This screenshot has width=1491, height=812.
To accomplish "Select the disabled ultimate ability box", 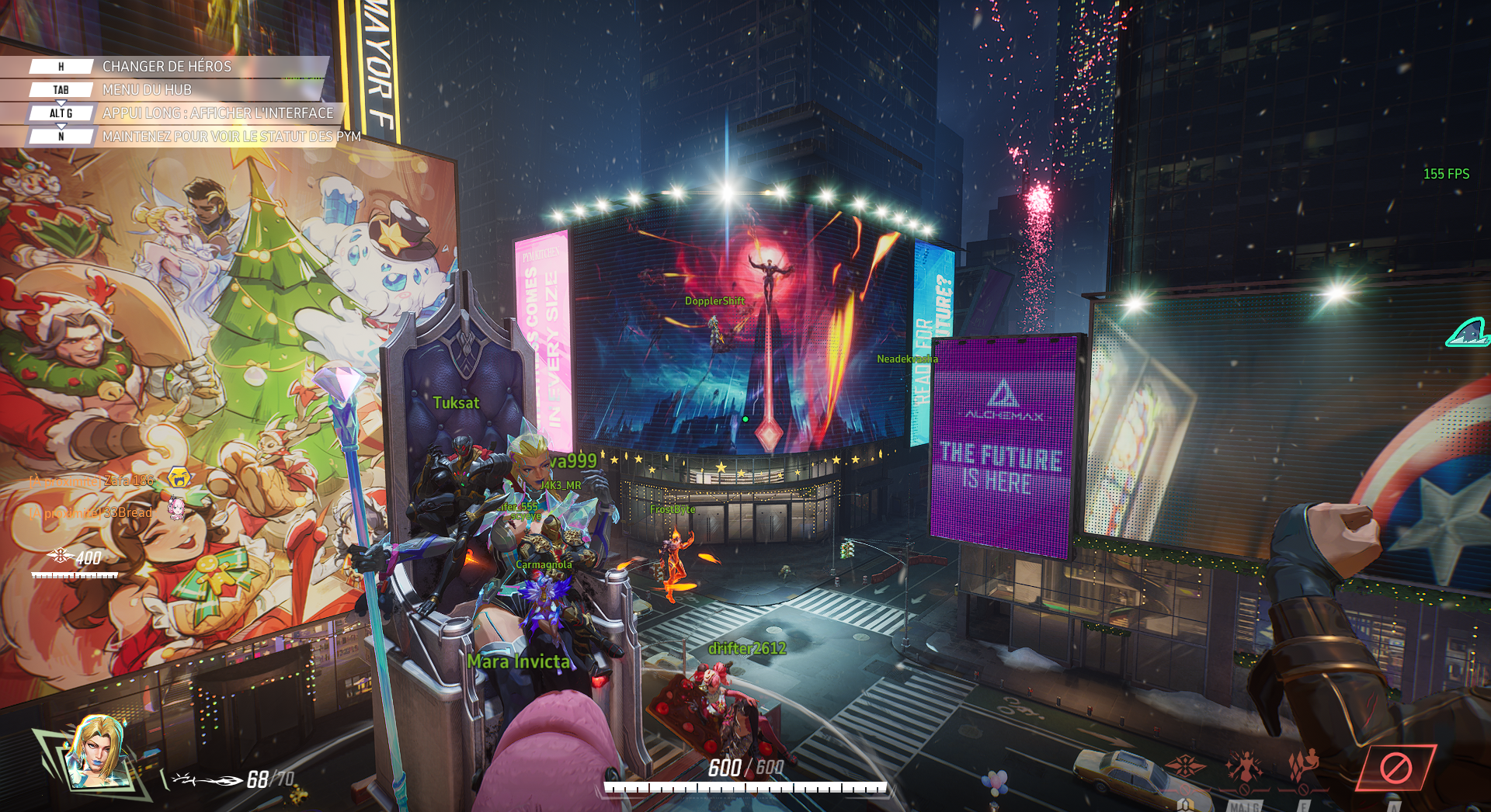I will pos(1395,768).
